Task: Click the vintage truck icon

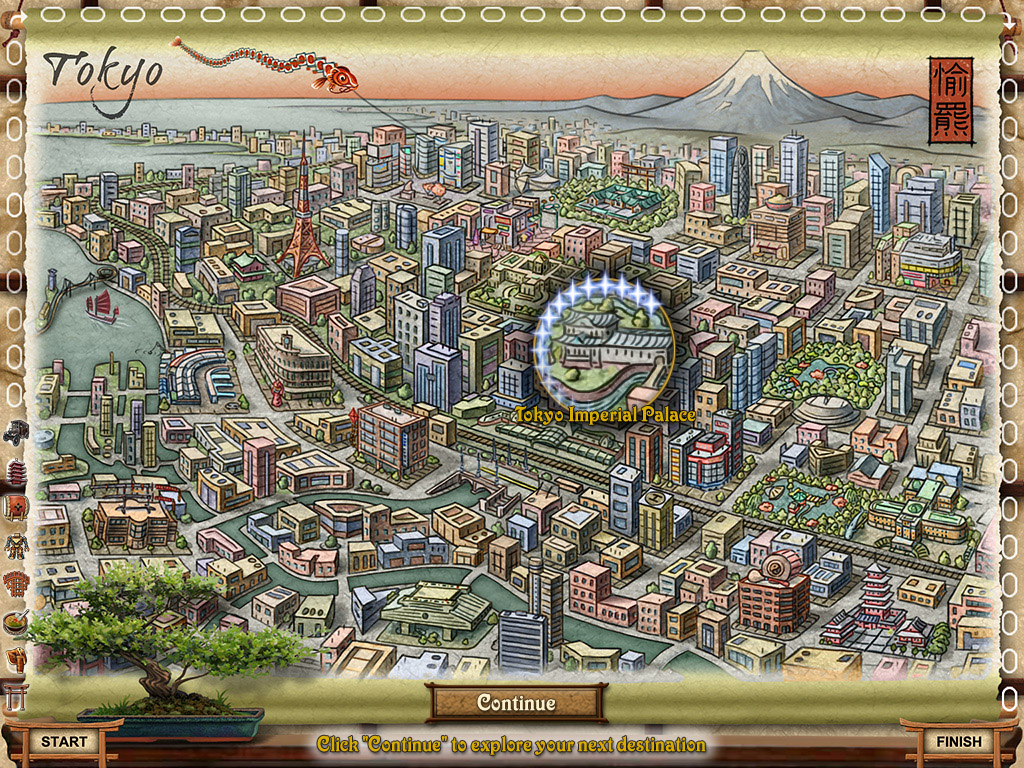Action: (x=16, y=433)
